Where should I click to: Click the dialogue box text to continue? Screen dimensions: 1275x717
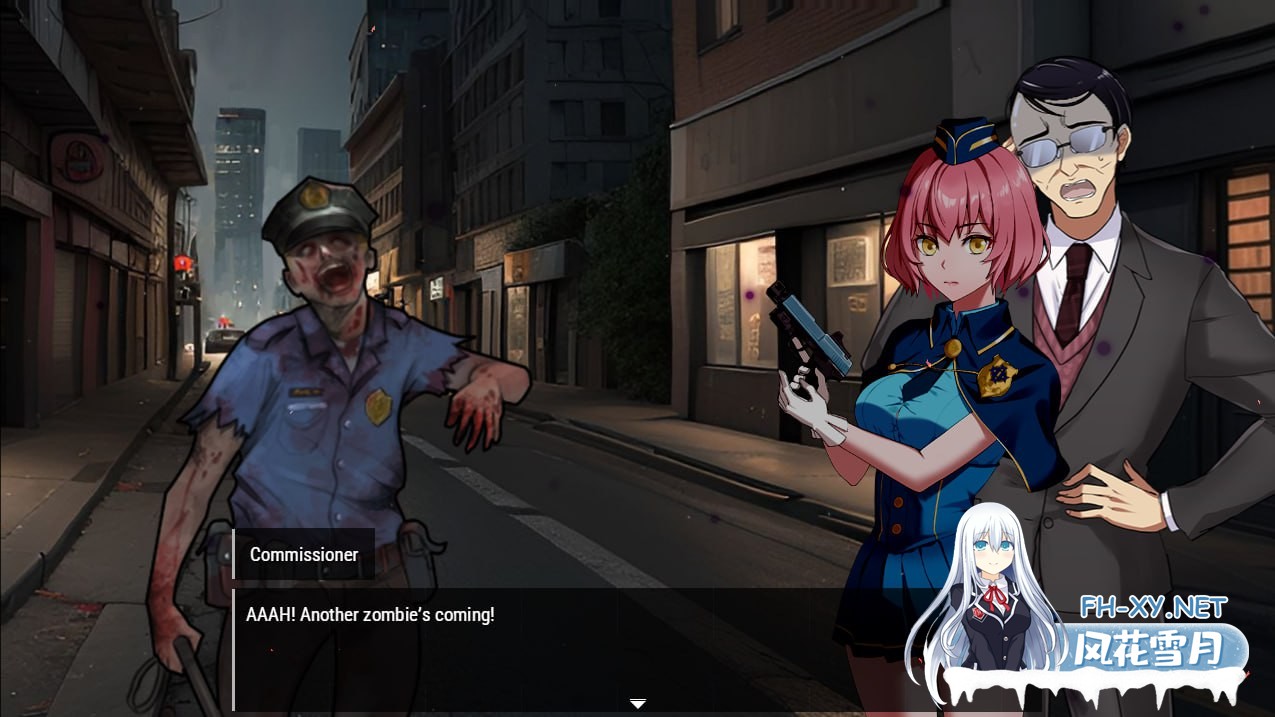point(370,615)
